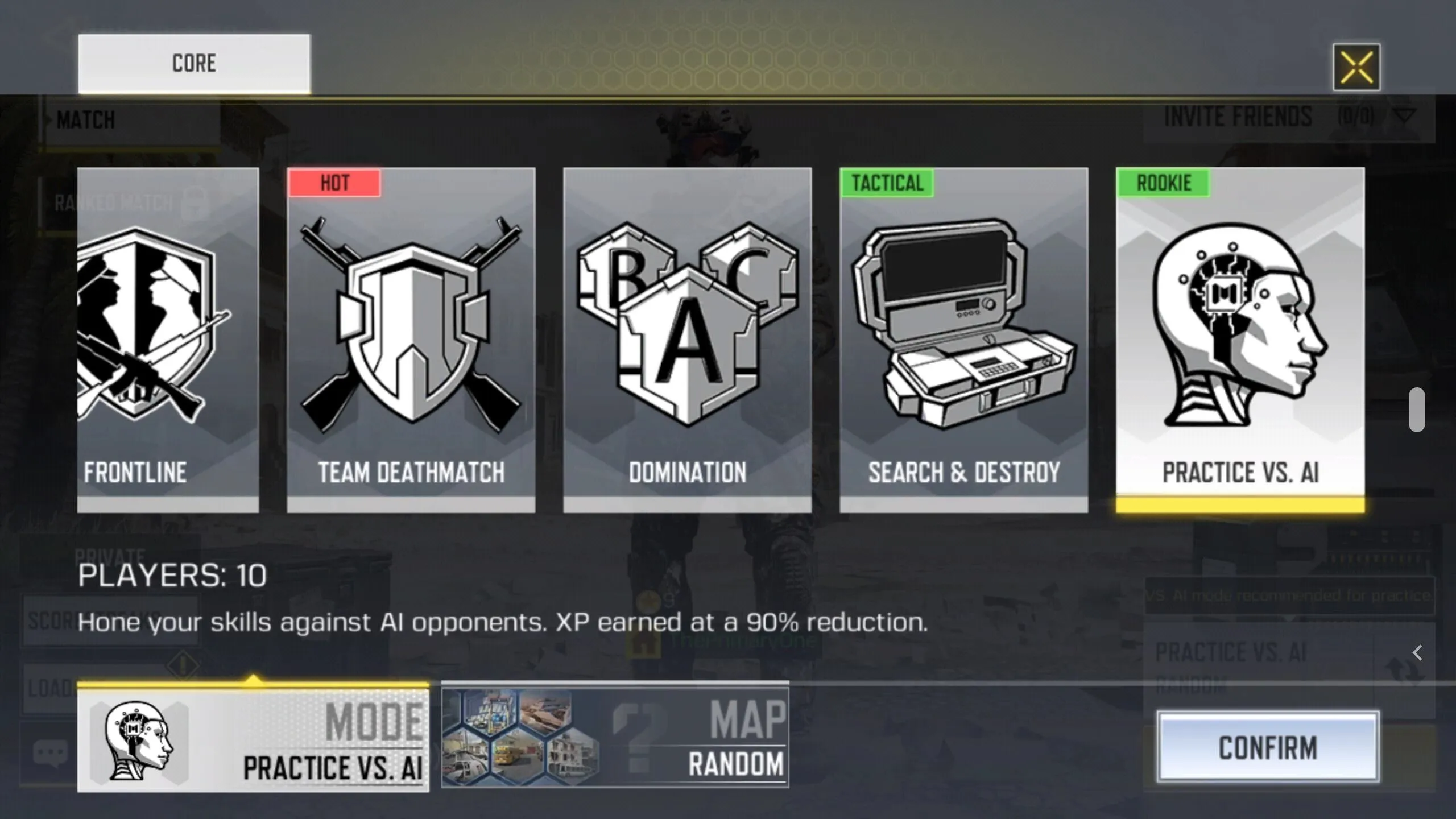Choose the Search & Destroy mode card
This screenshot has width=1456, height=819.
(x=963, y=340)
